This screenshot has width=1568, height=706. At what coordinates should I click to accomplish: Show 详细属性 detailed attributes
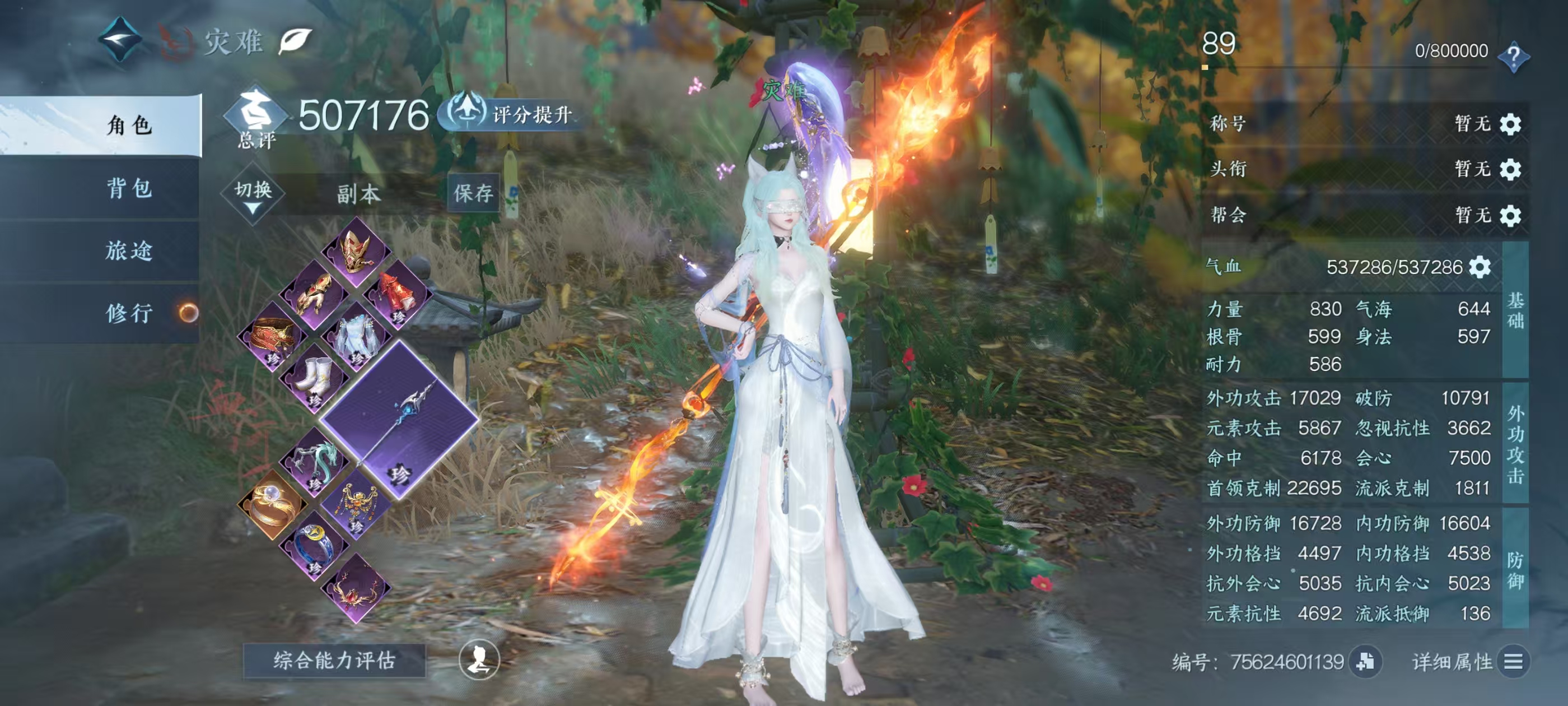click(x=1467, y=662)
